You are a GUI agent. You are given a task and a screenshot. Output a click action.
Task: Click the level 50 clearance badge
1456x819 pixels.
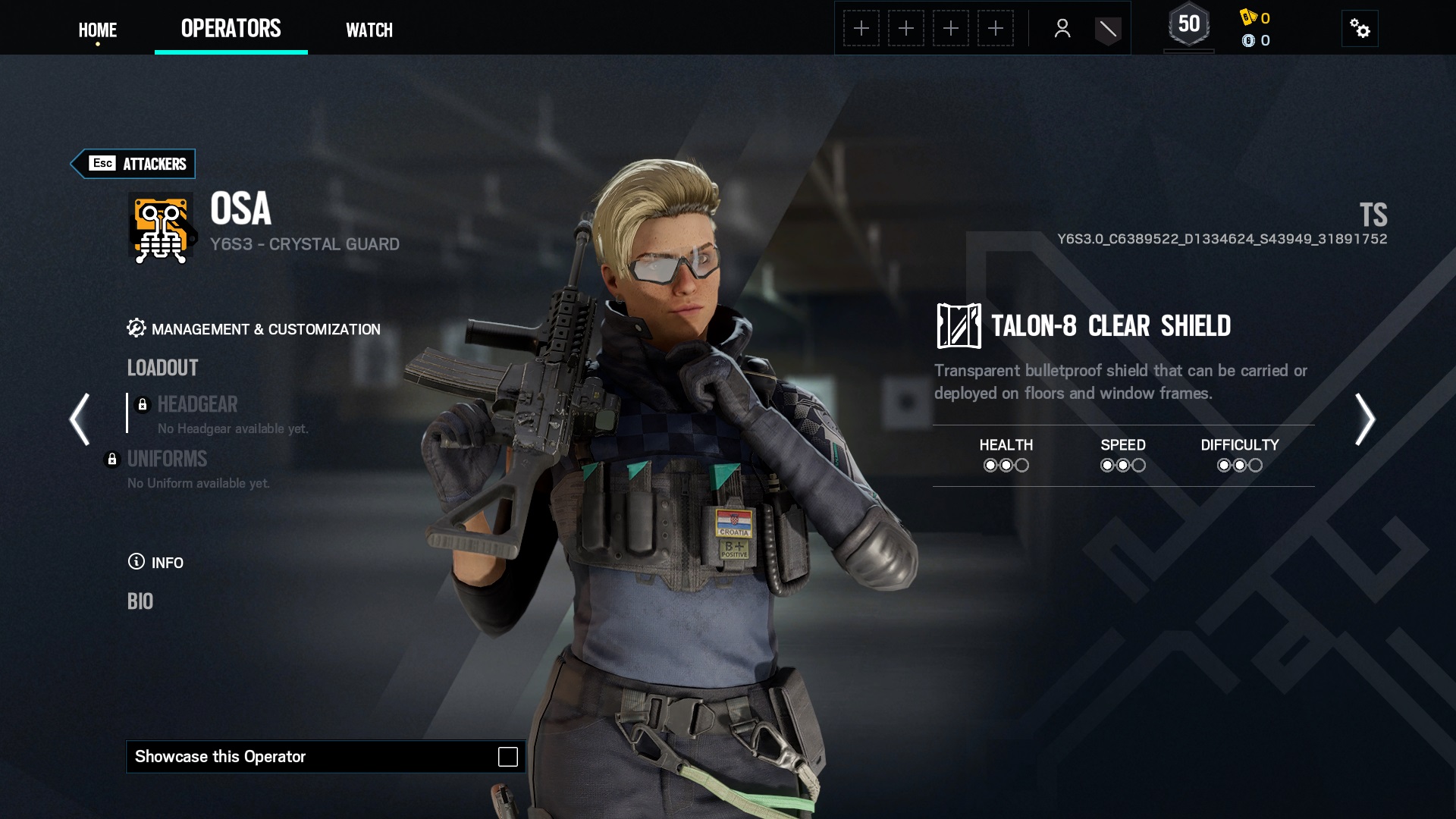tap(1188, 26)
